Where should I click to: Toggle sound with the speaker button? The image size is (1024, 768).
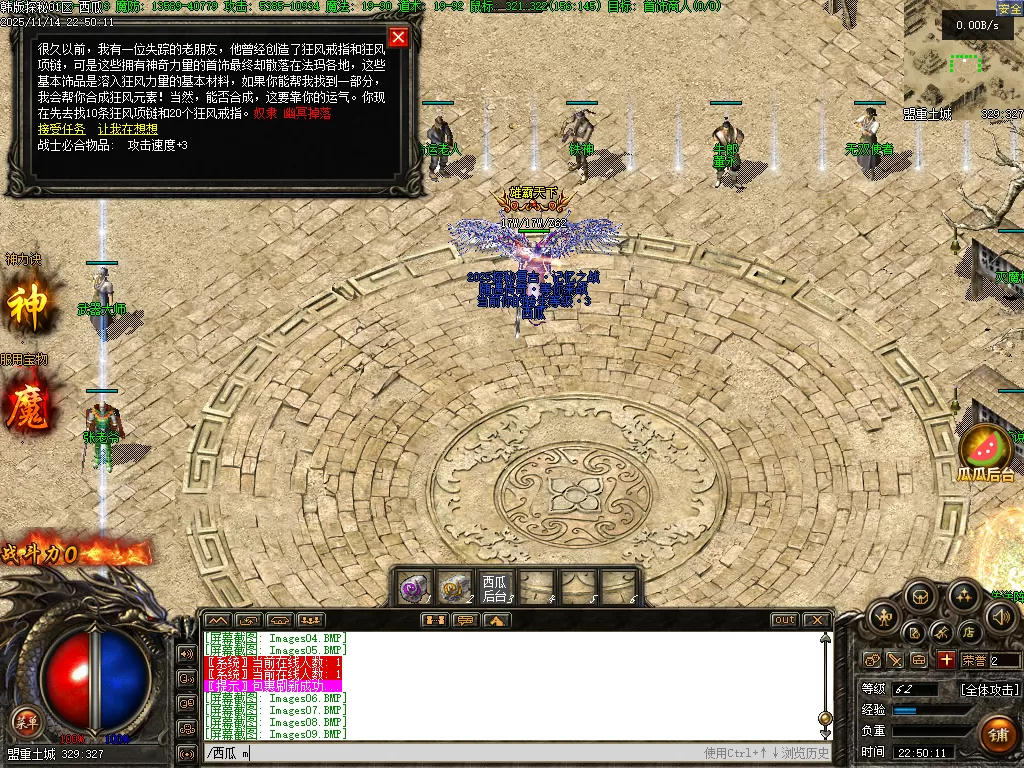(x=1000, y=617)
